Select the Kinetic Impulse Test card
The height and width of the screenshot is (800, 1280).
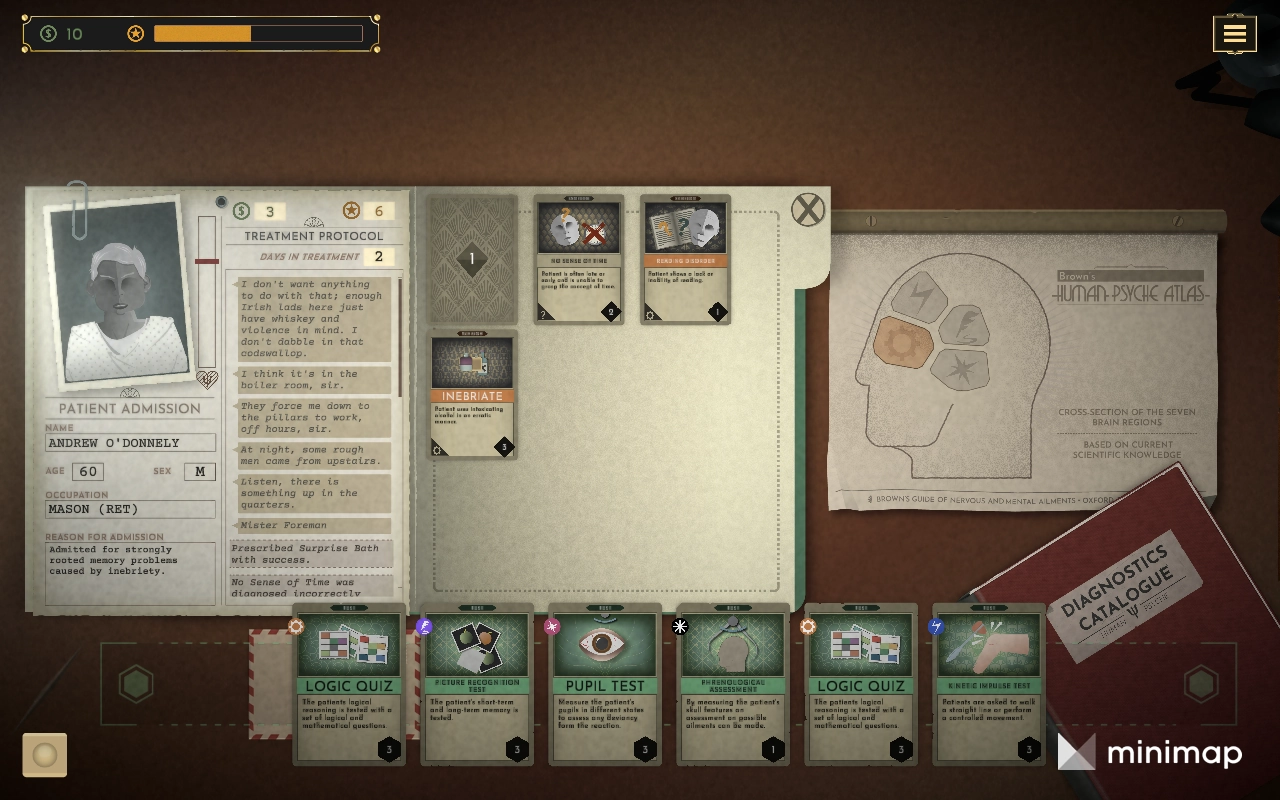[988, 684]
